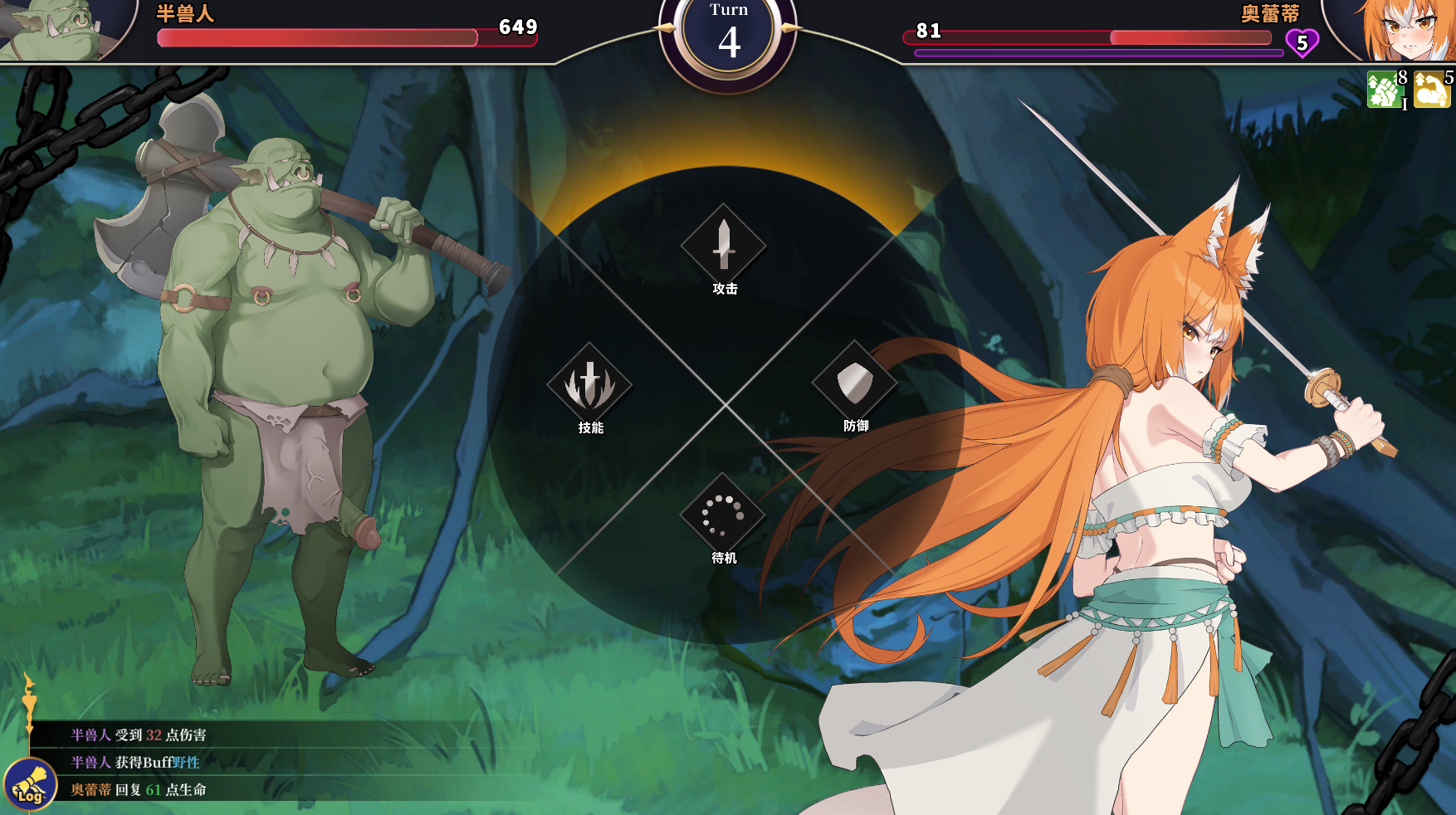Select the 防御 defend command

[854, 383]
